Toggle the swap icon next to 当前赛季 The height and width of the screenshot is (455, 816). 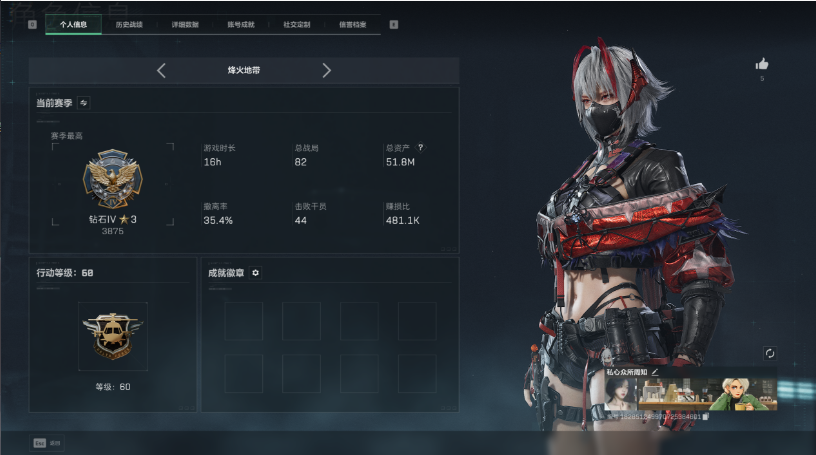click(84, 102)
